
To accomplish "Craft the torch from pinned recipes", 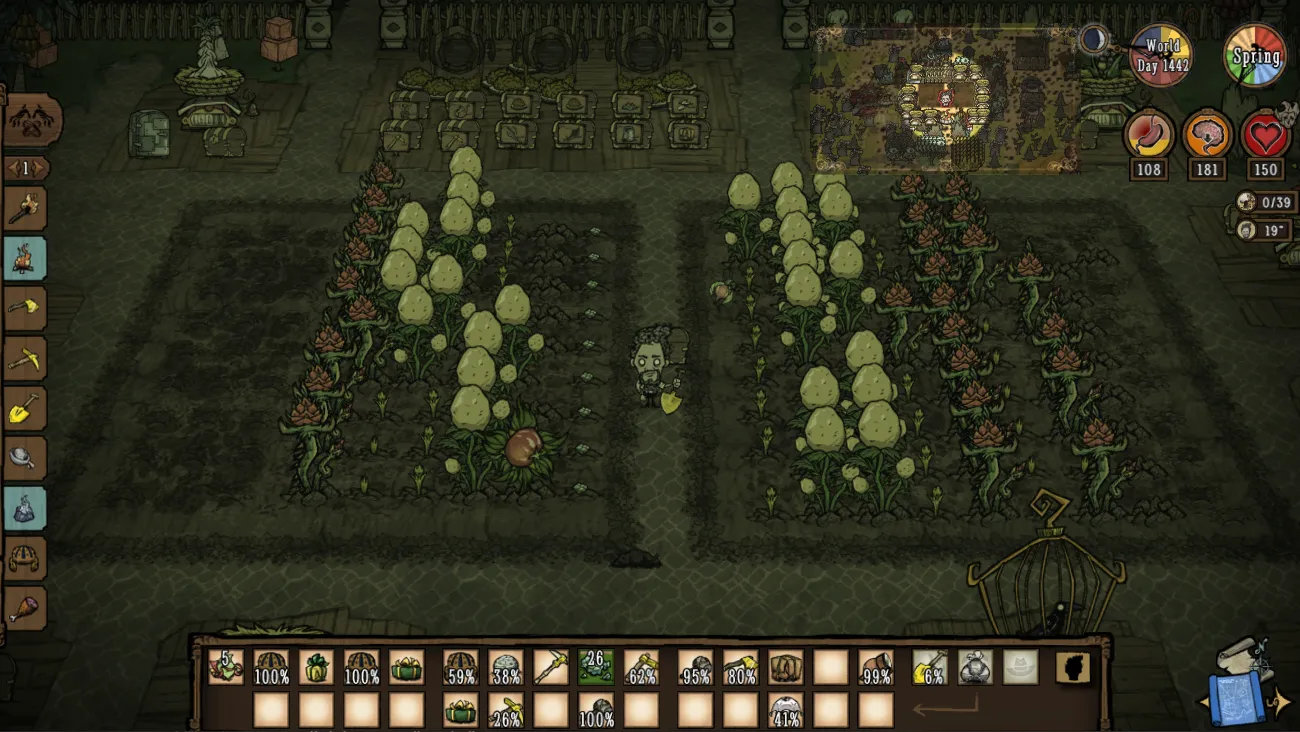I will tap(25, 208).
